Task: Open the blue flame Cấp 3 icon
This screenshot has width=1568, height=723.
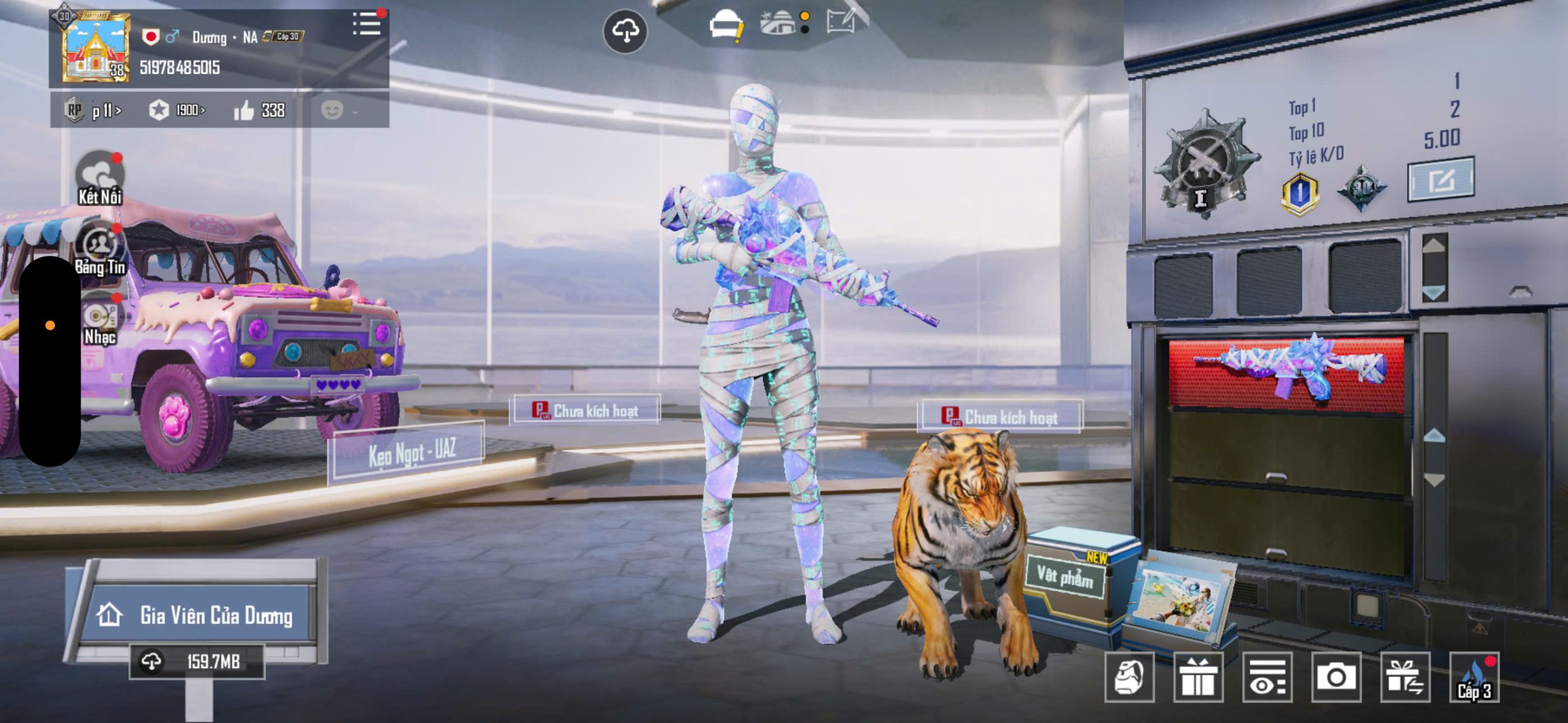Action: pyautogui.click(x=1474, y=677)
